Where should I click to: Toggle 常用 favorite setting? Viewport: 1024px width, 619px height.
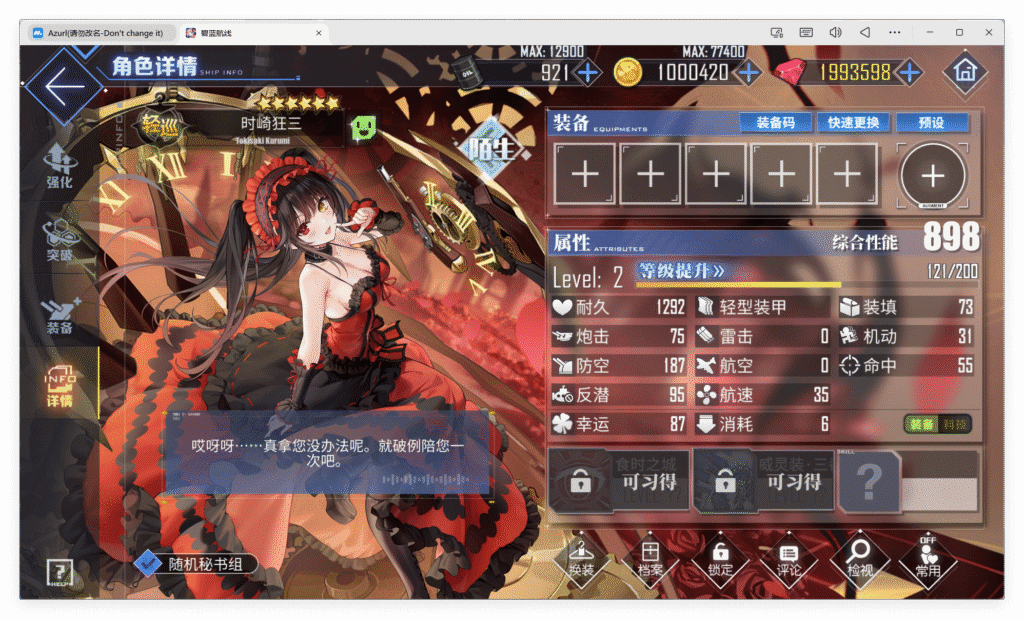click(928, 560)
